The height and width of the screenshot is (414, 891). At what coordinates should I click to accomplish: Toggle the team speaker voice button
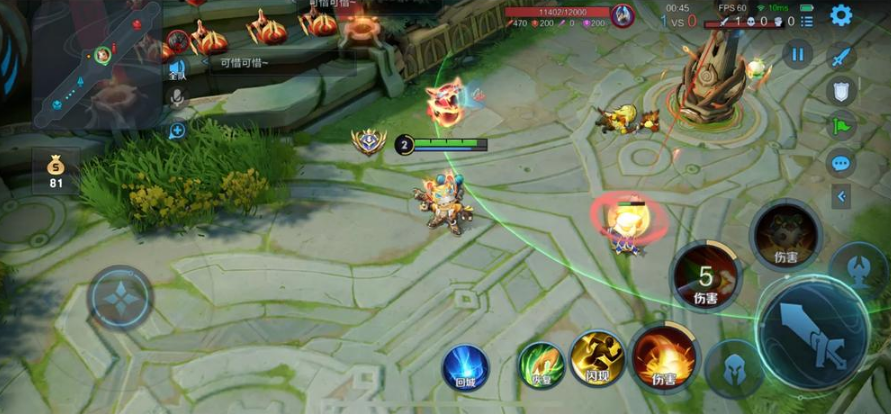[x=178, y=68]
